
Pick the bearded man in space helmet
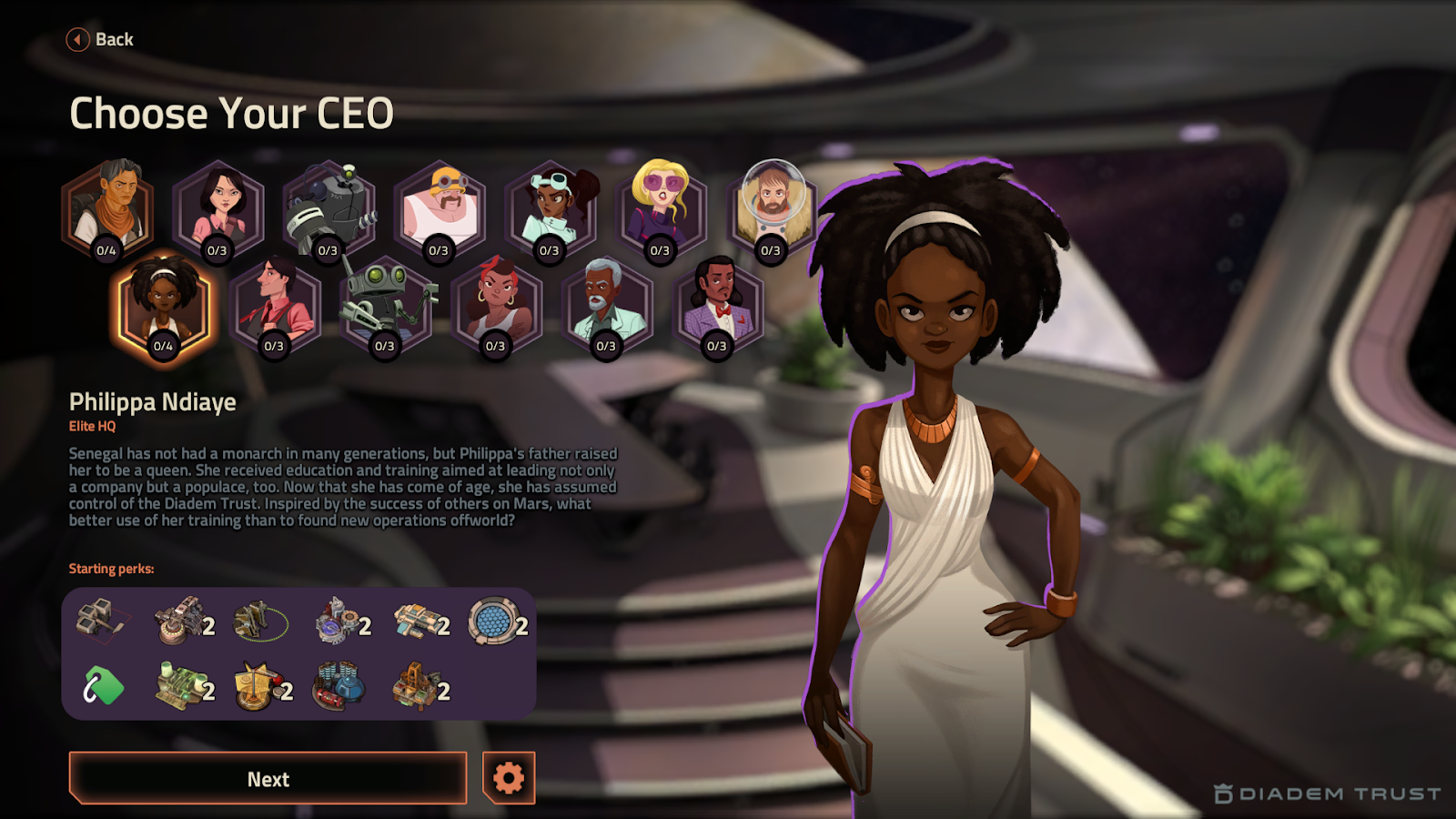click(x=773, y=208)
